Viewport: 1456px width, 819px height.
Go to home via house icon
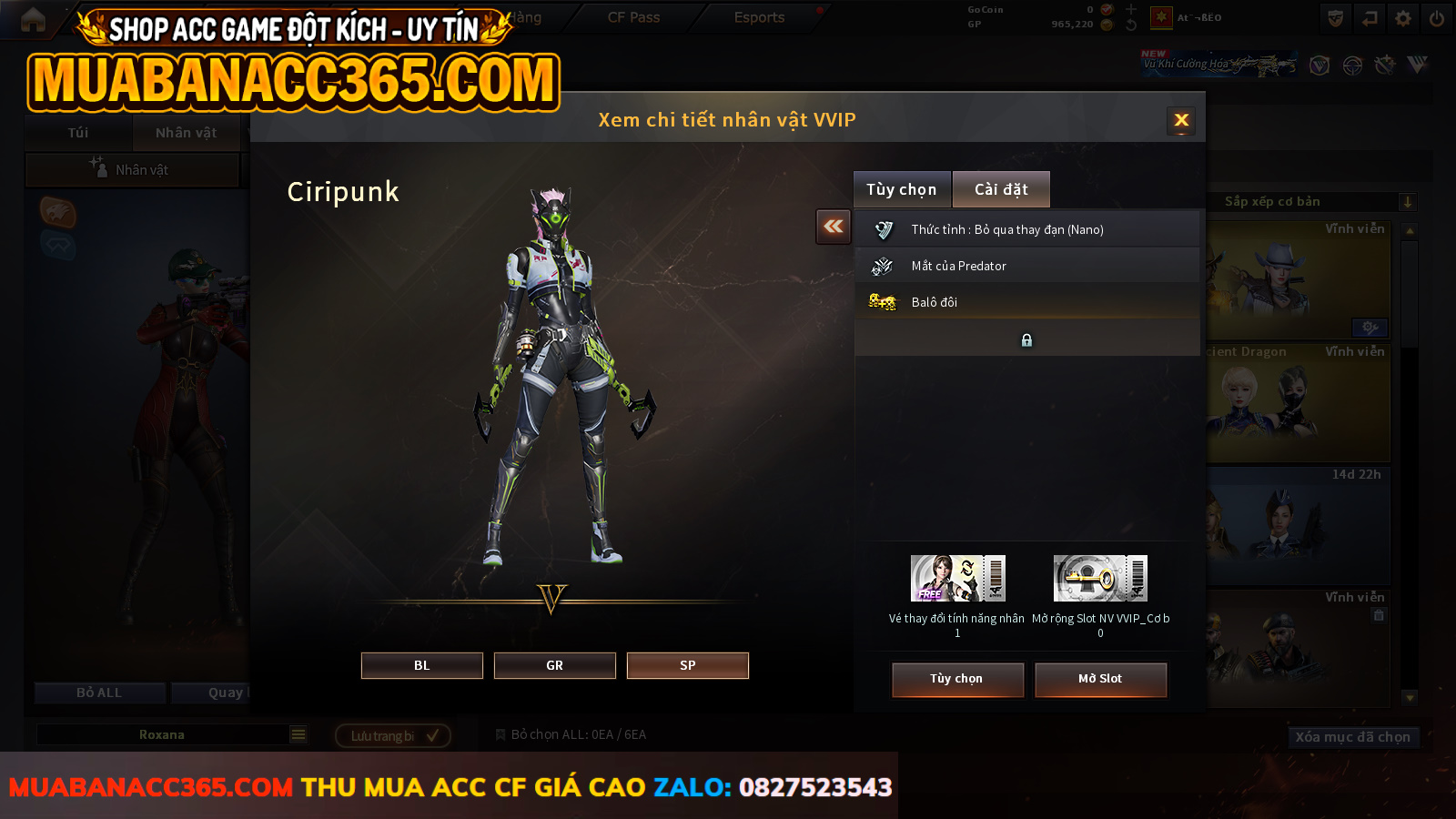coord(33,19)
